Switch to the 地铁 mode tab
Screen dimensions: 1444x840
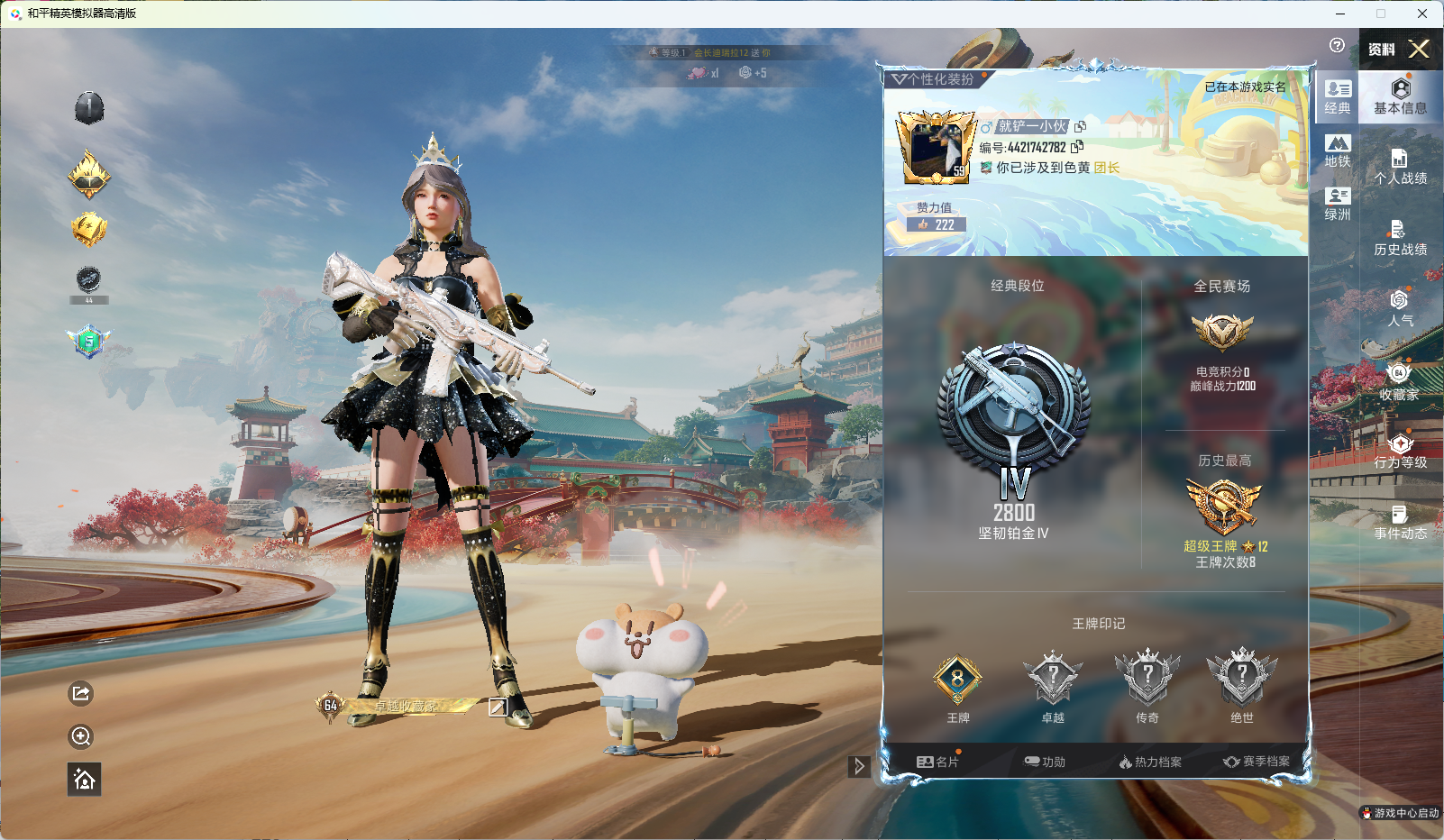[x=1338, y=151]
